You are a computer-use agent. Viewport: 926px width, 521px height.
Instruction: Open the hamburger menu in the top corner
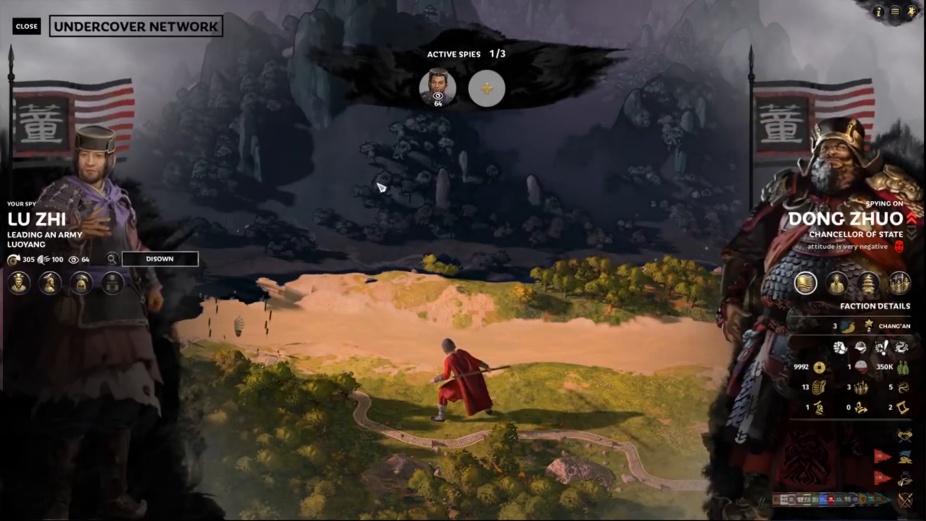tap(895, 12)
